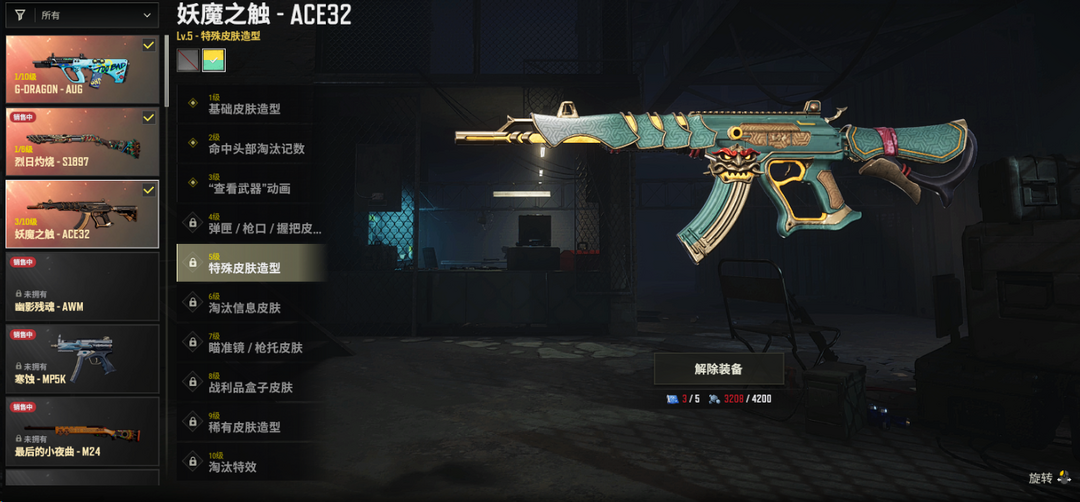View level 8 战利品盒子皮肤
The image size is (1080, 502).
pos(250,382)
